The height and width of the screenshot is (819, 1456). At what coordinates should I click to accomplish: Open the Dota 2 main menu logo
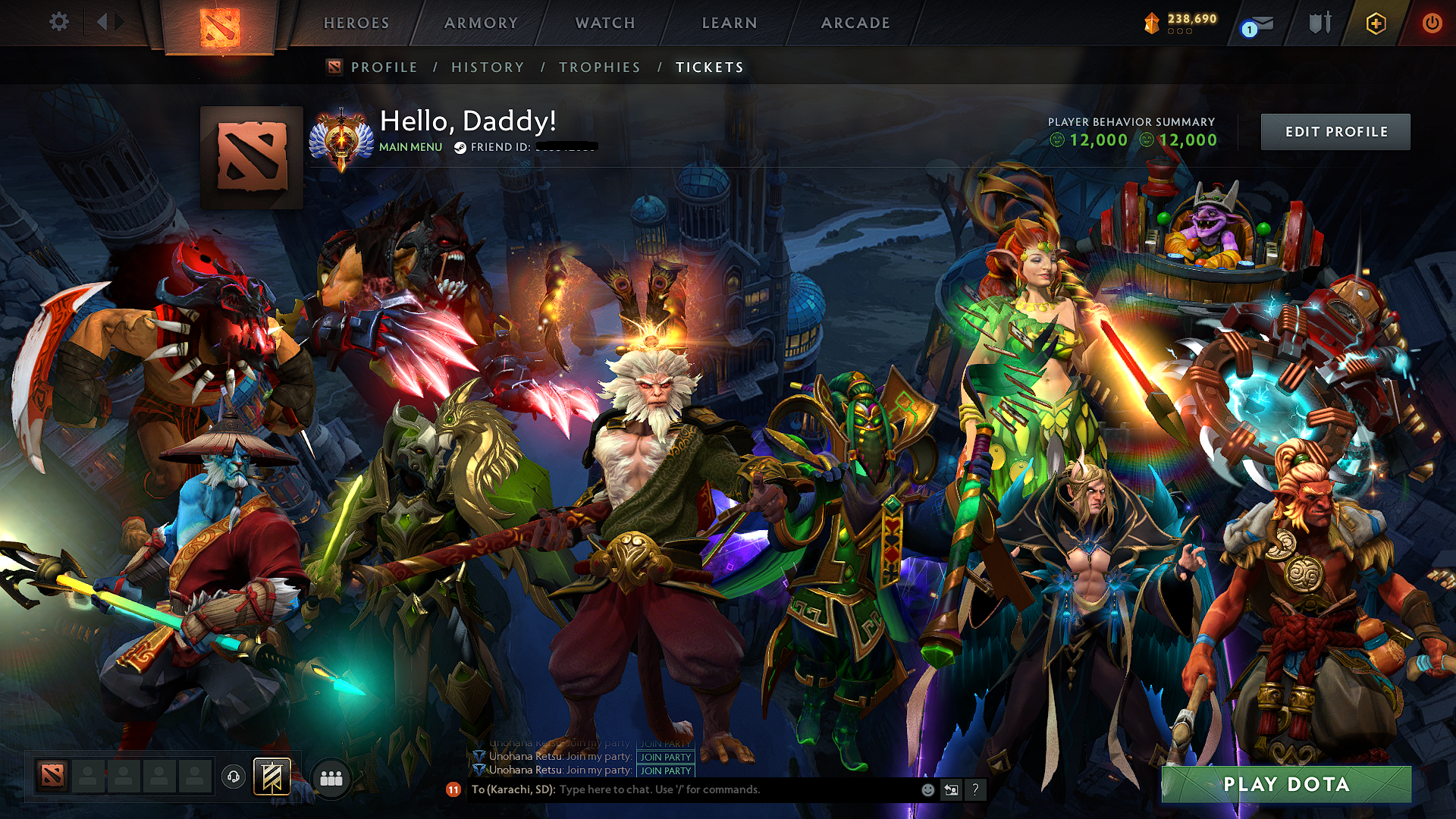220,23
